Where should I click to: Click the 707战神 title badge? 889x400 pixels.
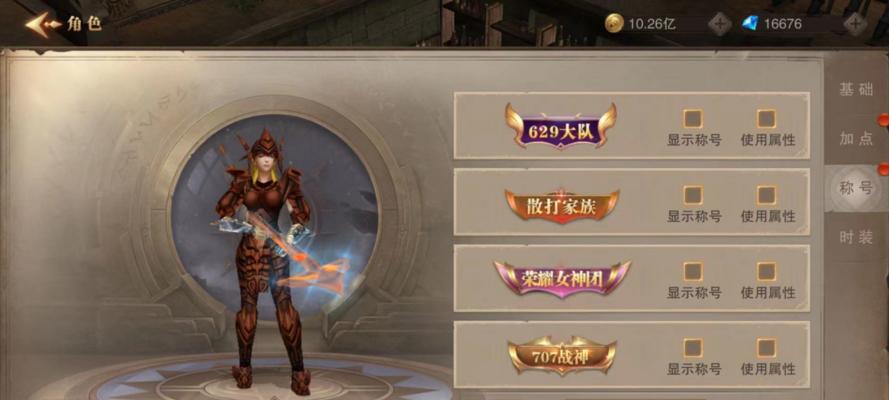560,355
